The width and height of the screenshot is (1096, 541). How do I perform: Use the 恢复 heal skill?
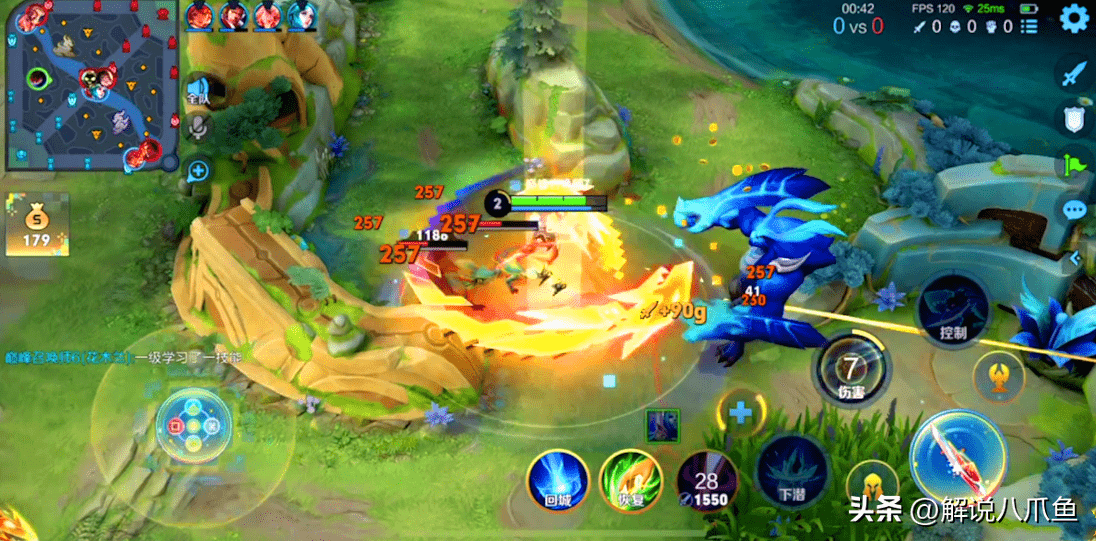630,479
